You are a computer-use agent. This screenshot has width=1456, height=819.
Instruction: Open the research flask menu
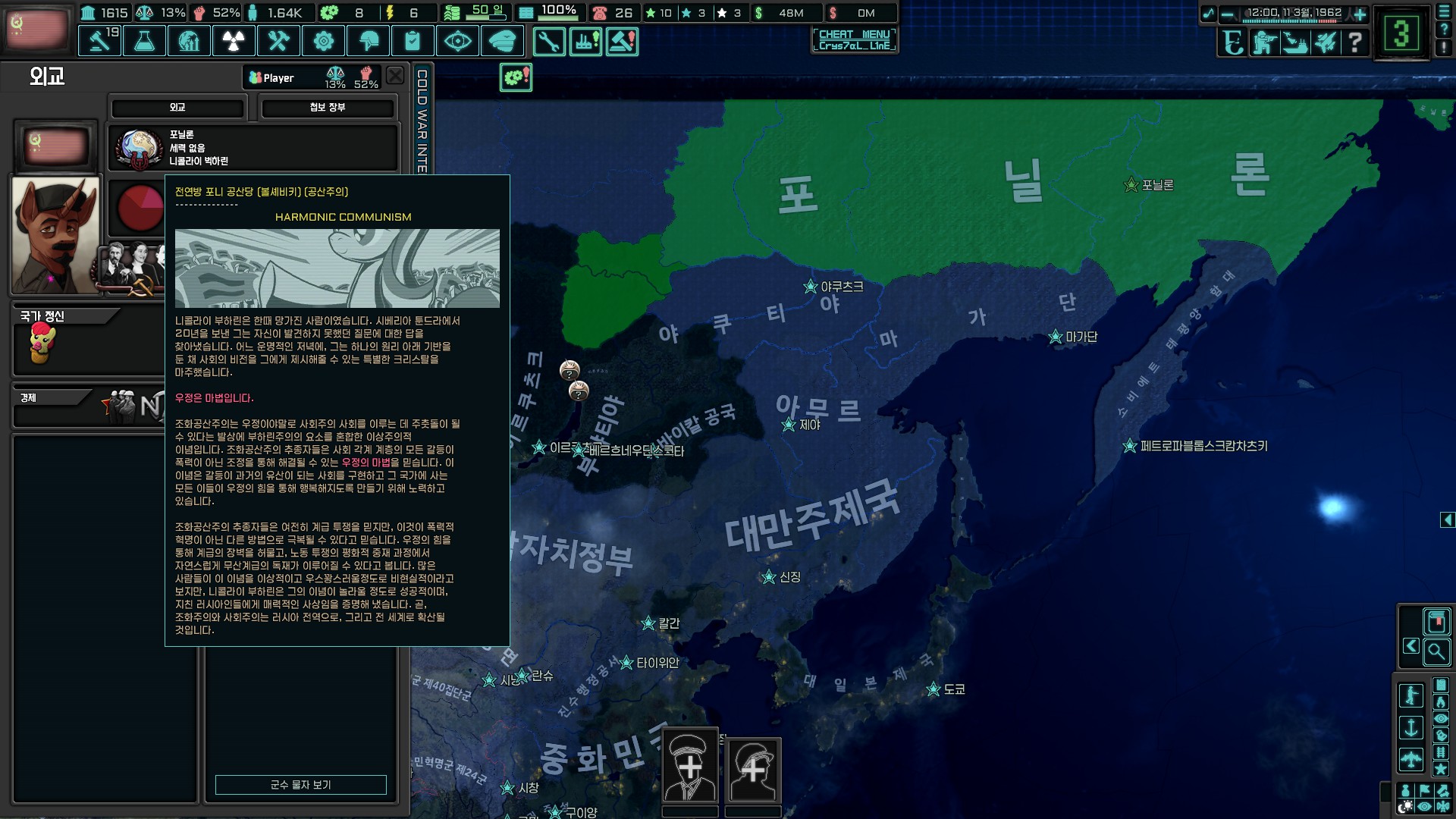(x=144, y=41)
